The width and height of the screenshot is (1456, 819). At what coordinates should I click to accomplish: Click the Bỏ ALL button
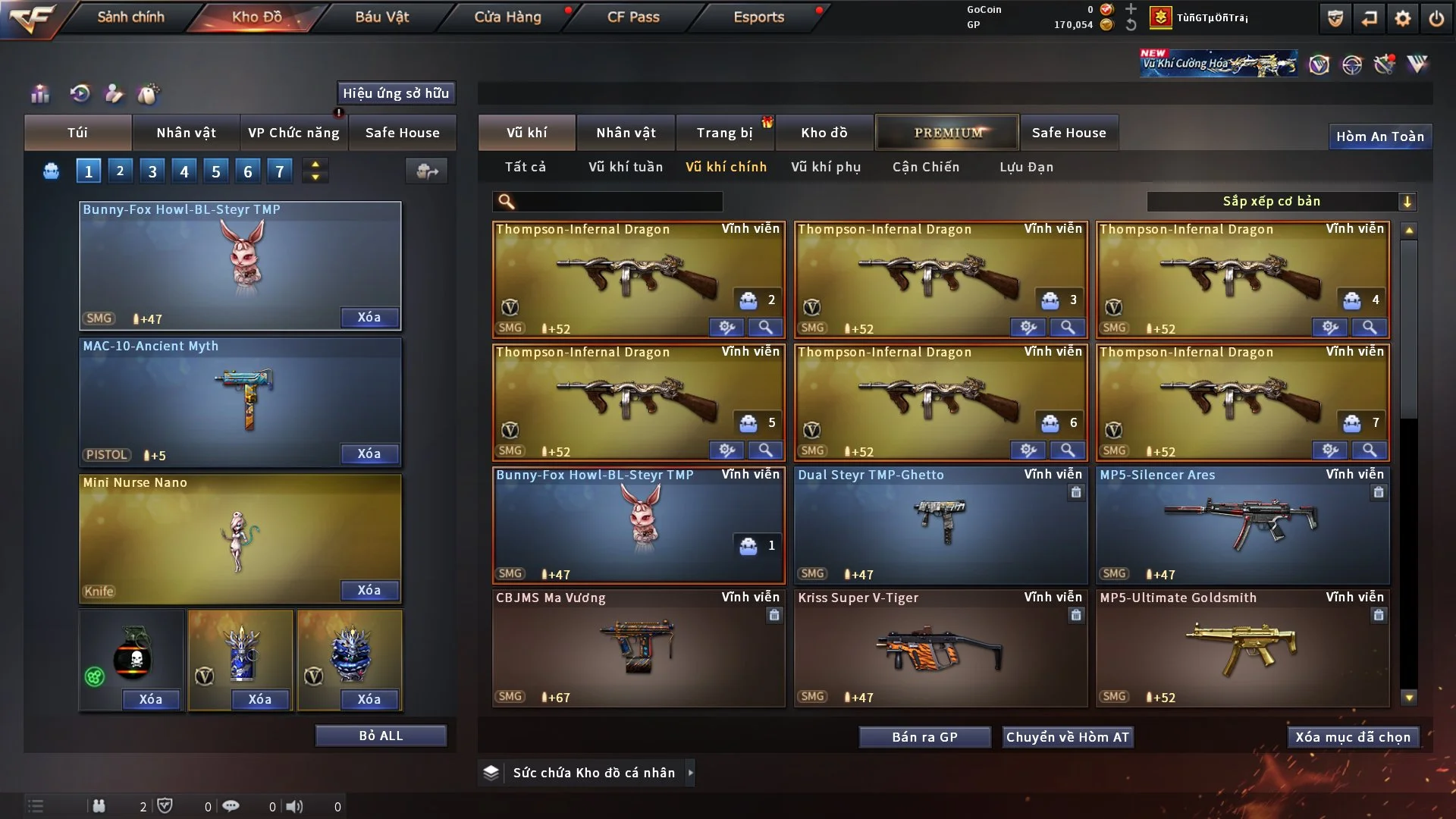point(381,736)
